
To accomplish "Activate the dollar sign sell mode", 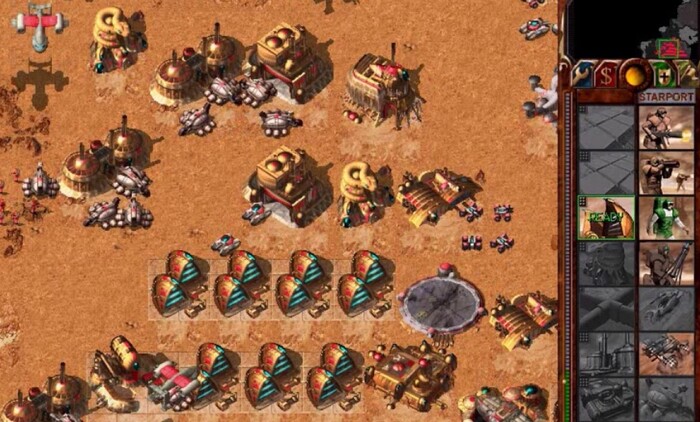I will tap(606, 73).
